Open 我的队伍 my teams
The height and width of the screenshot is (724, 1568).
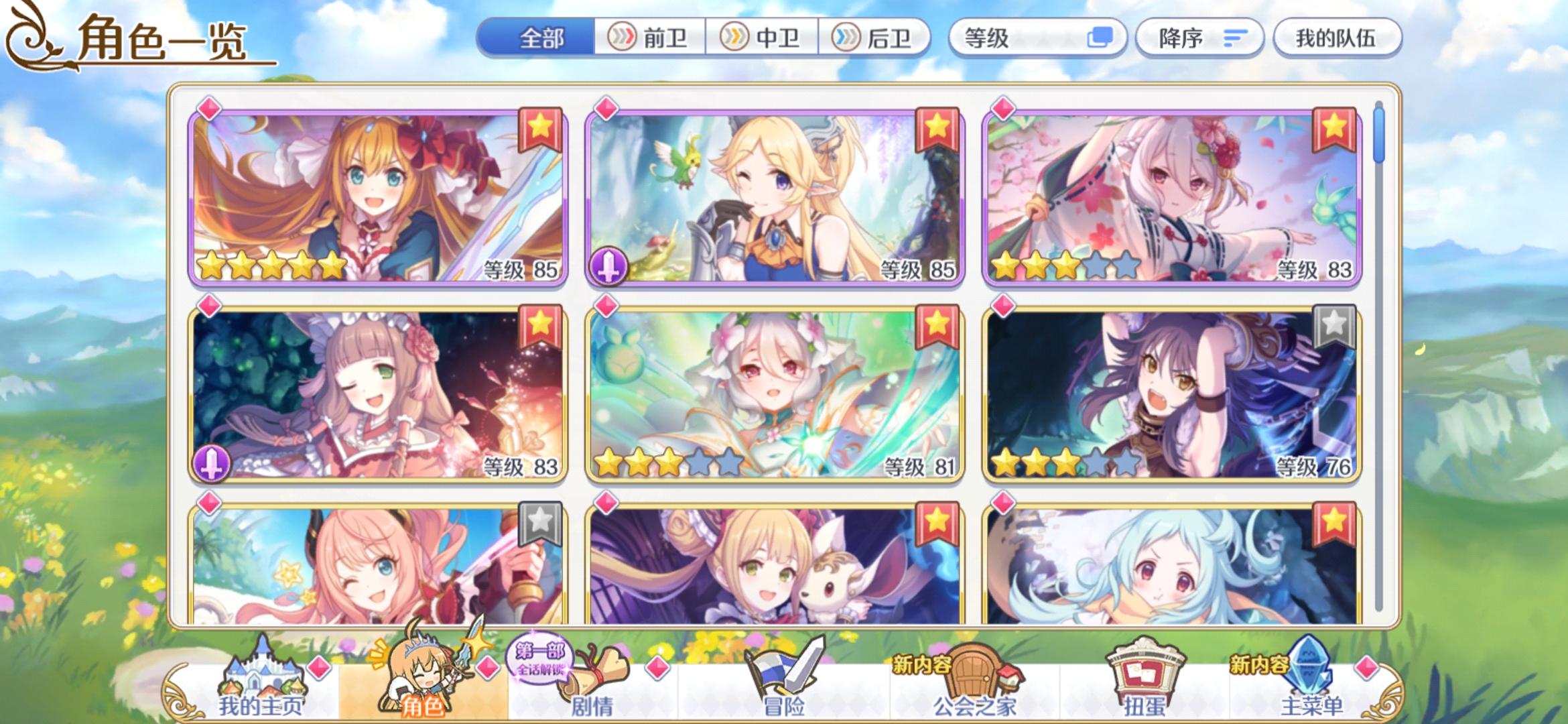tap(1337, 38)
